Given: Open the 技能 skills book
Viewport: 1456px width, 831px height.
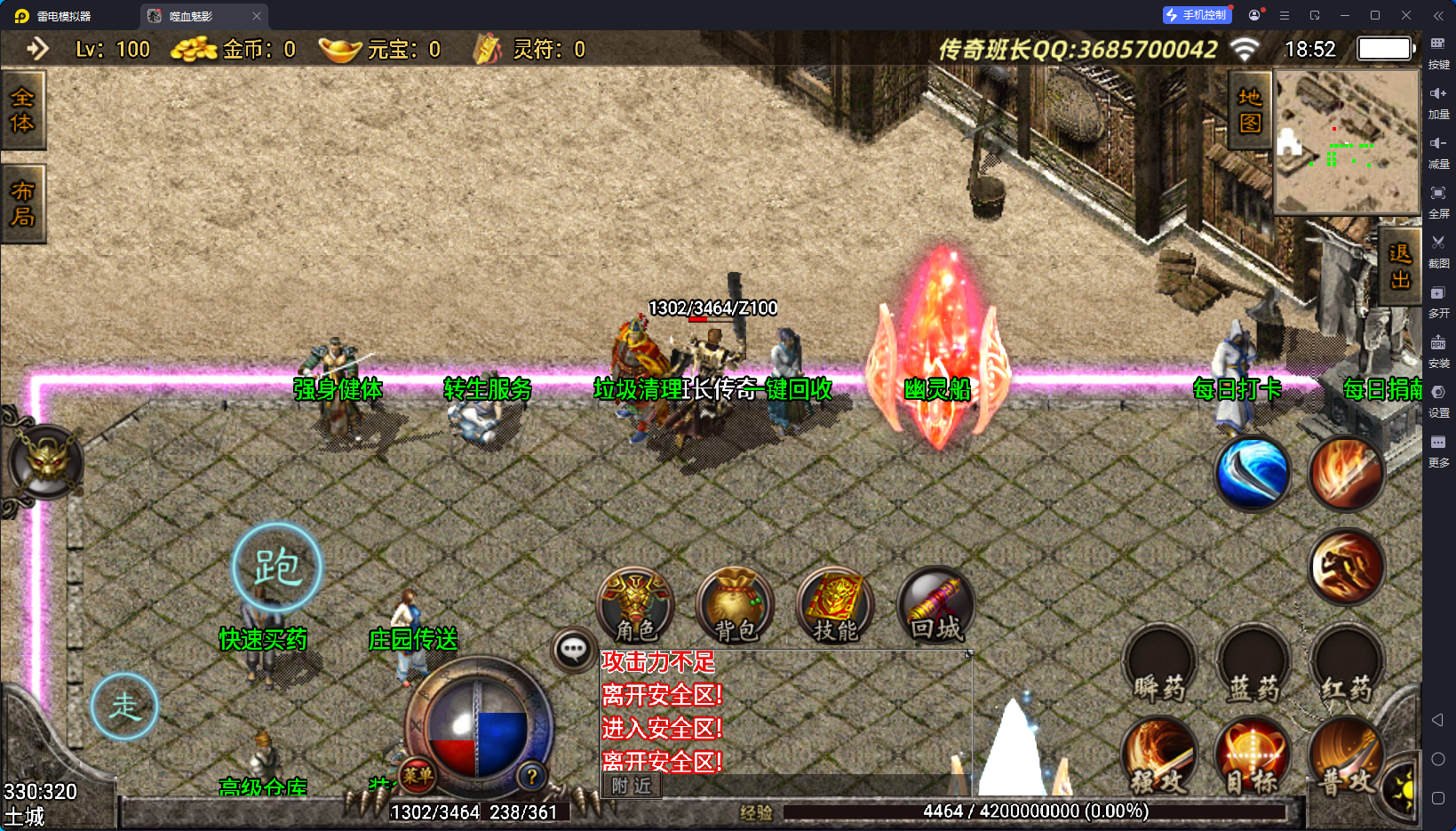Looking at the screenshot, I should [x=835, y=605].
